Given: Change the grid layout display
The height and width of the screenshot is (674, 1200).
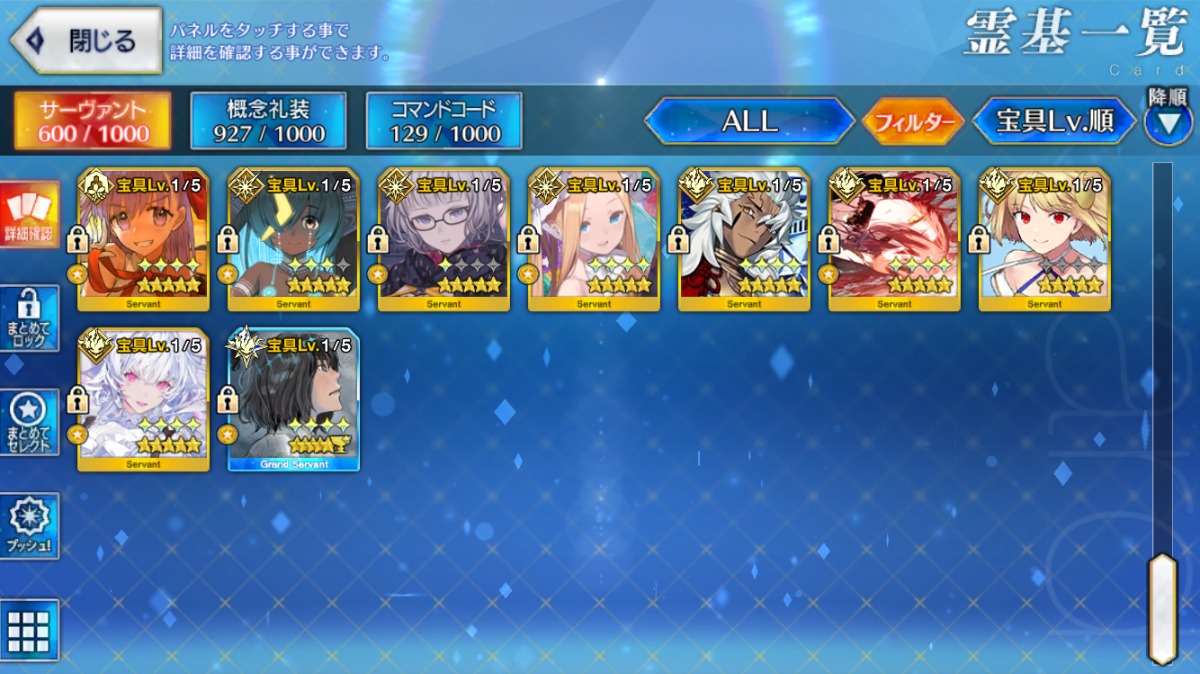Looking at the screenshot, I should pos(29,630).
